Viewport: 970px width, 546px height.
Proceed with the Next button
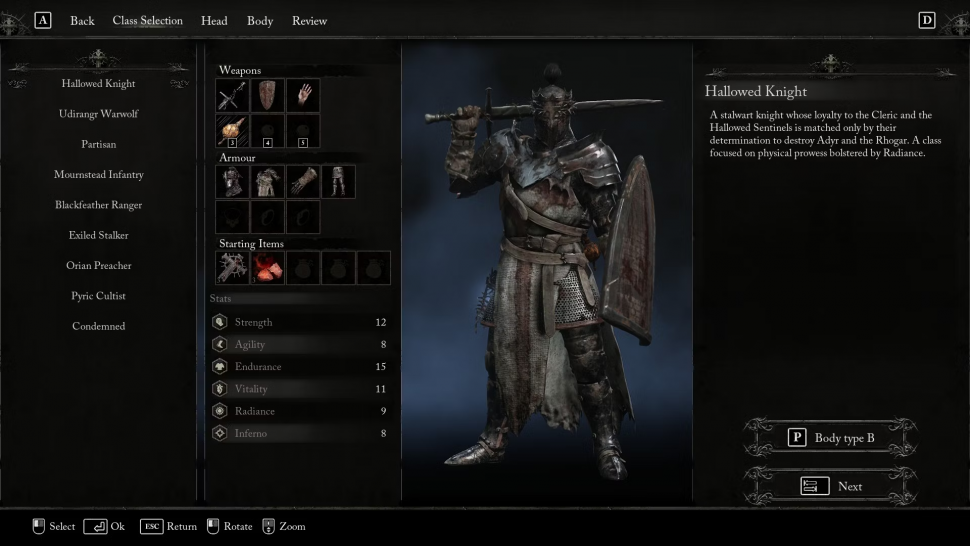click(831, 486)
